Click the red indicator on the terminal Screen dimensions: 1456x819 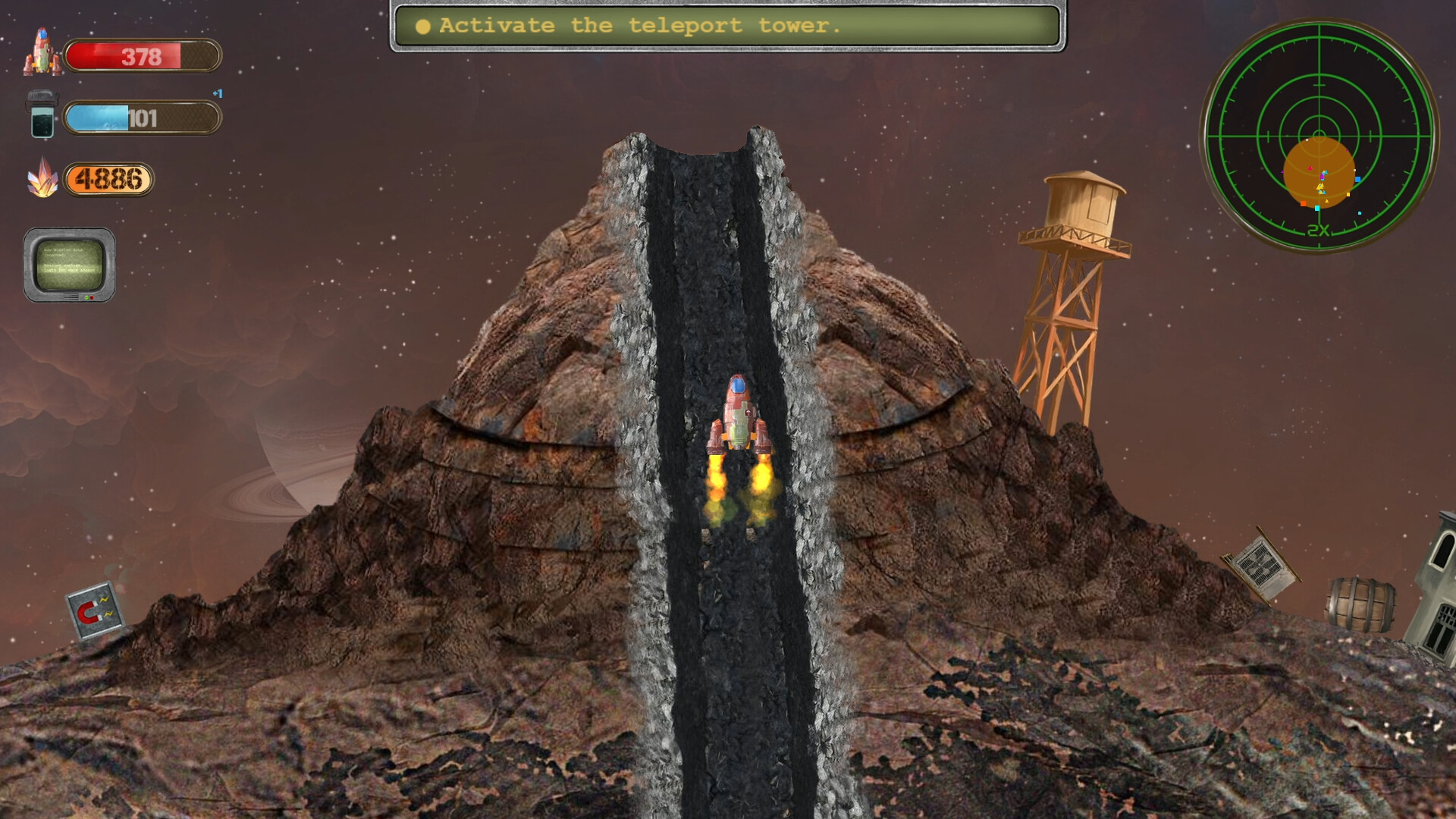(x=92, y=297)
